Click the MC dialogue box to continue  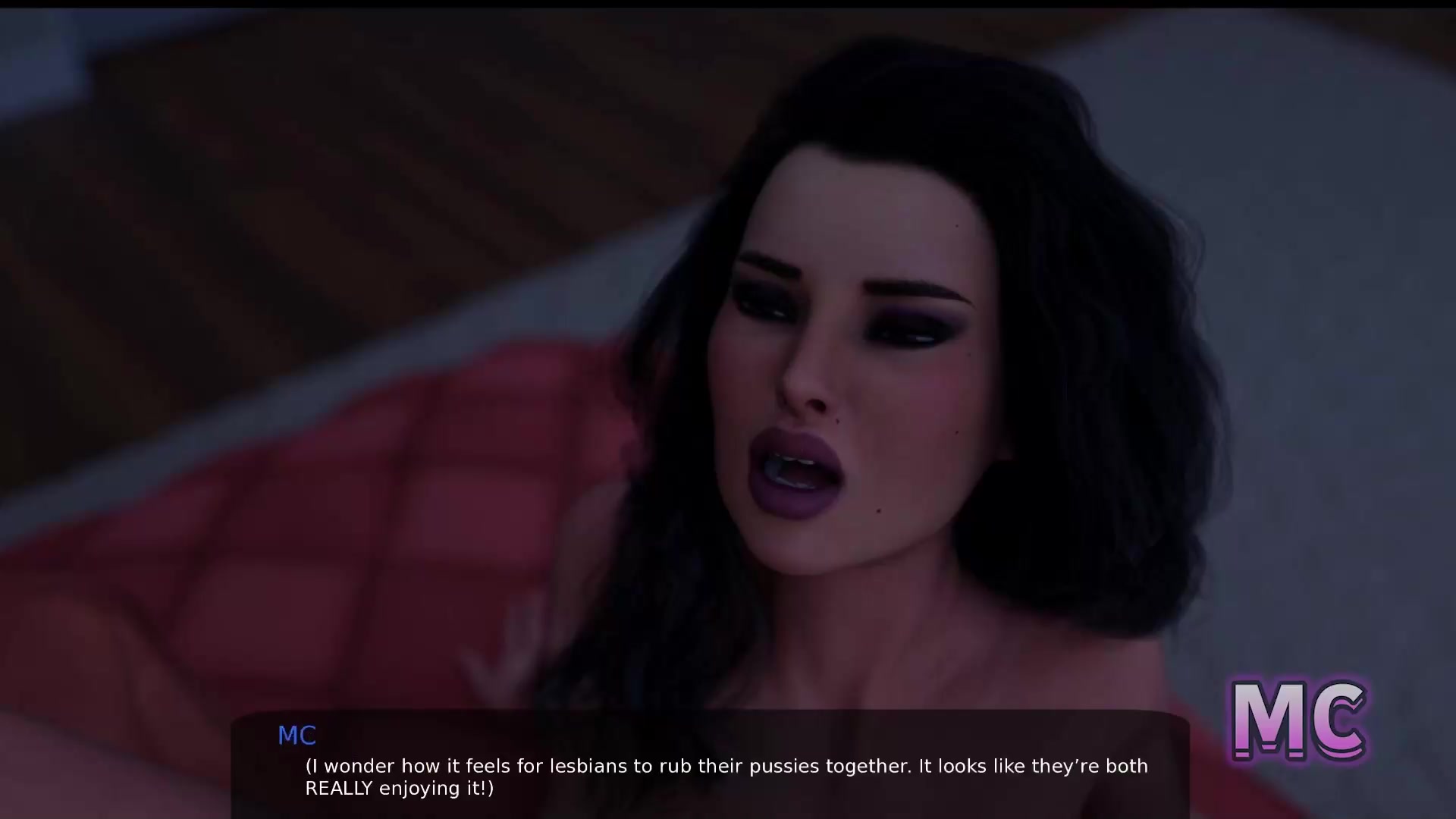click(710, 766)
